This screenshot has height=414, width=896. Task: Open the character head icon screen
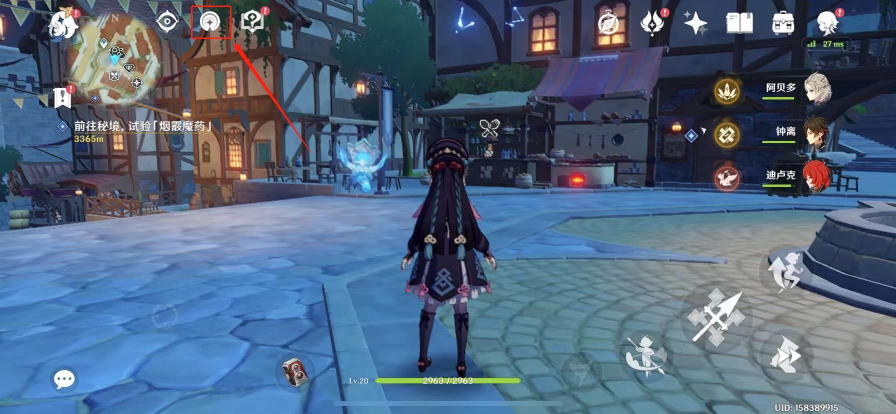pos(827,22)
